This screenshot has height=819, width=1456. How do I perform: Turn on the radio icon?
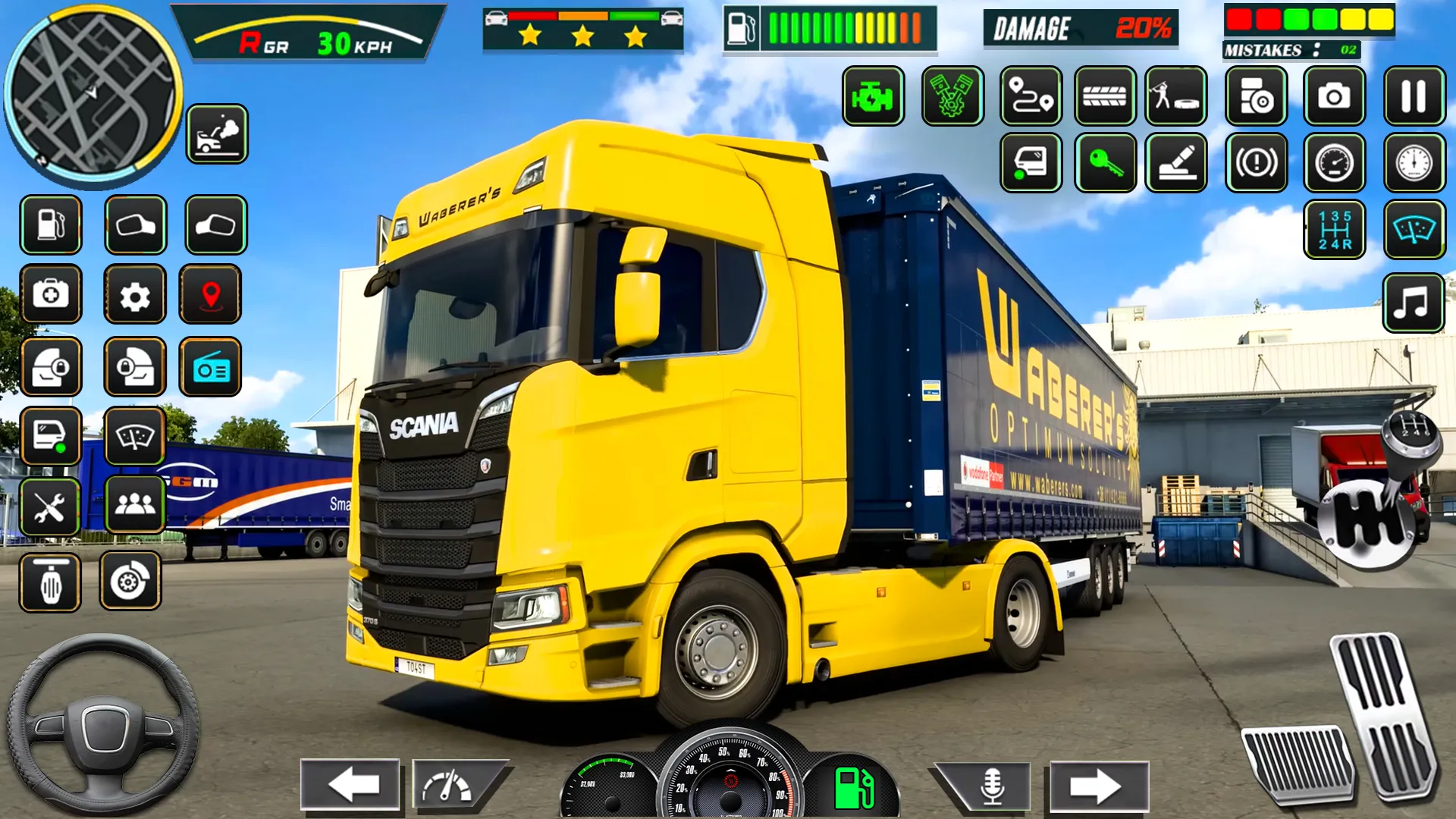point(211,368)
